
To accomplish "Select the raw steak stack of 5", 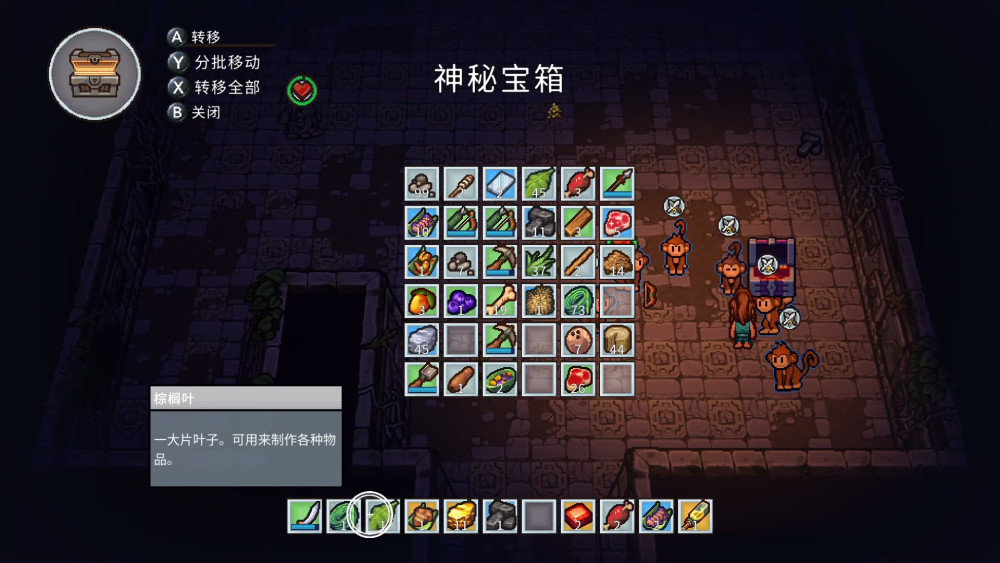I will click(x=617, y=222).
